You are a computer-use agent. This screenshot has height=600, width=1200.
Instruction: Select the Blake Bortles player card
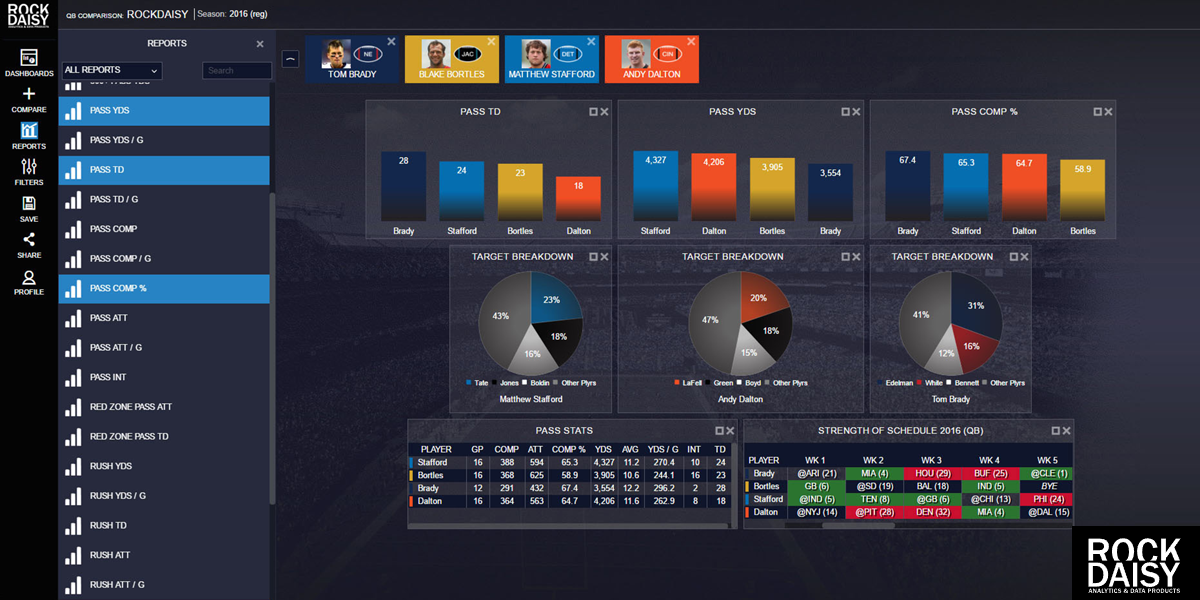pyautogui.click(x=451, y=60)
